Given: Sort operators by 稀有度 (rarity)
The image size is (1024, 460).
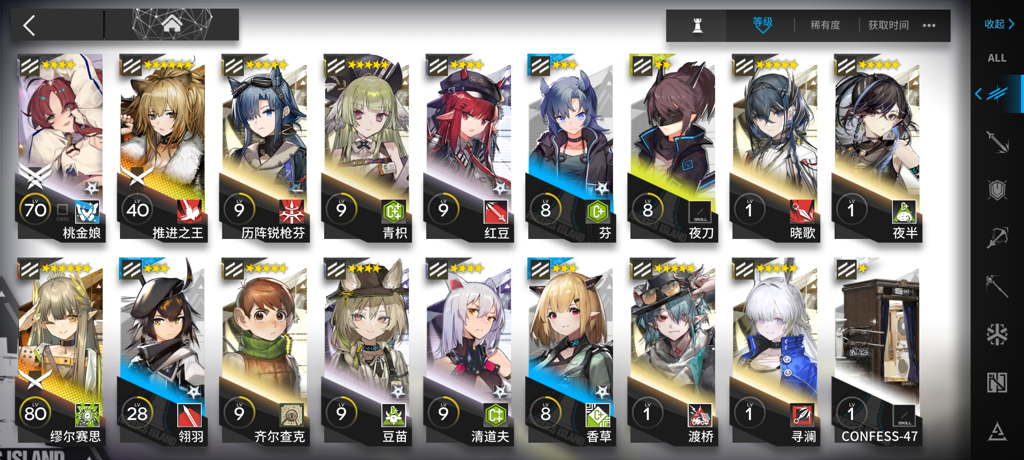Looking at the screenshot, I should point(824,25).
